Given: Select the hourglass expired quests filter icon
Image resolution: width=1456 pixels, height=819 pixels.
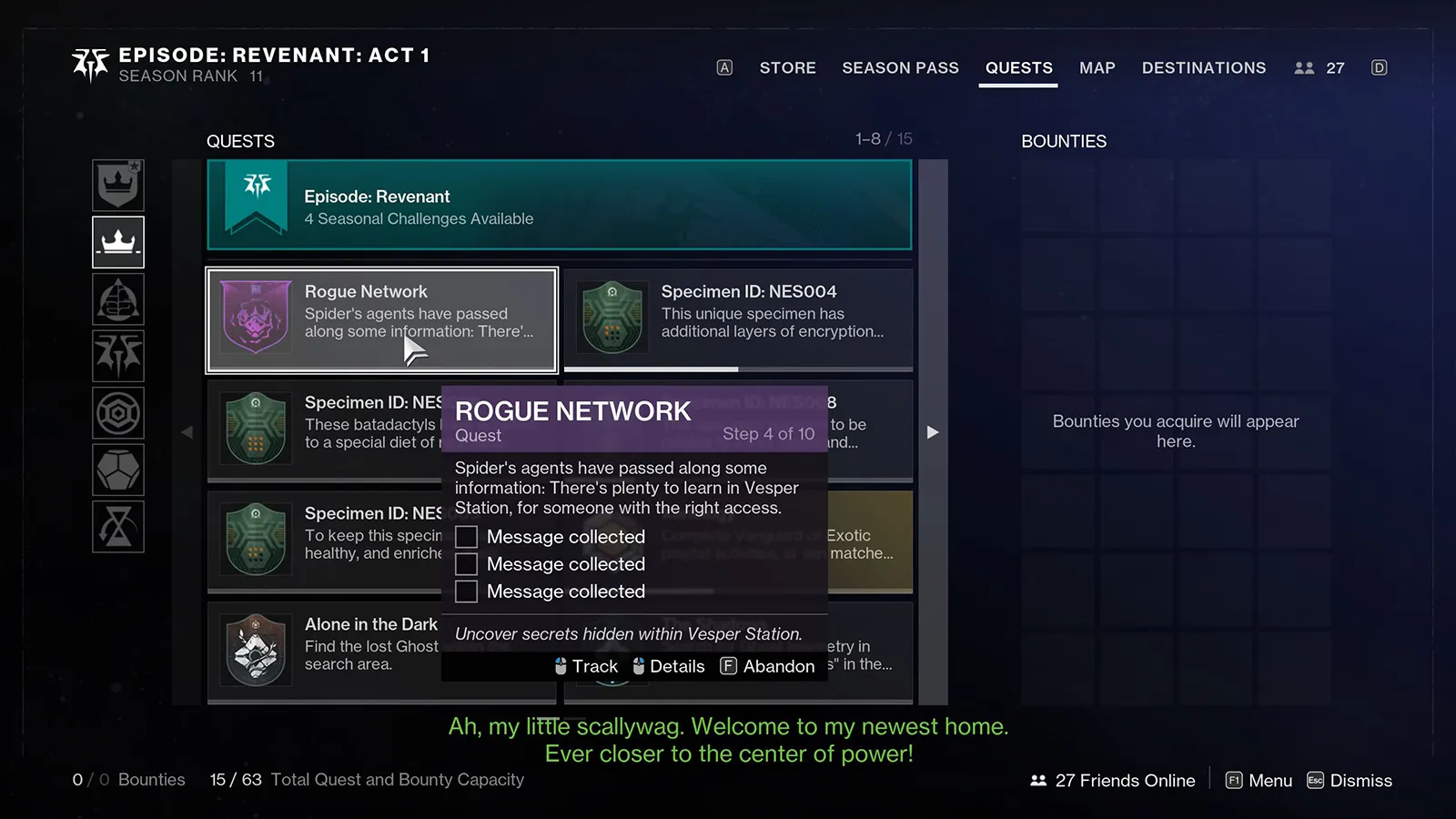Looking at the screenshot, I should click(x=118, y=527).
